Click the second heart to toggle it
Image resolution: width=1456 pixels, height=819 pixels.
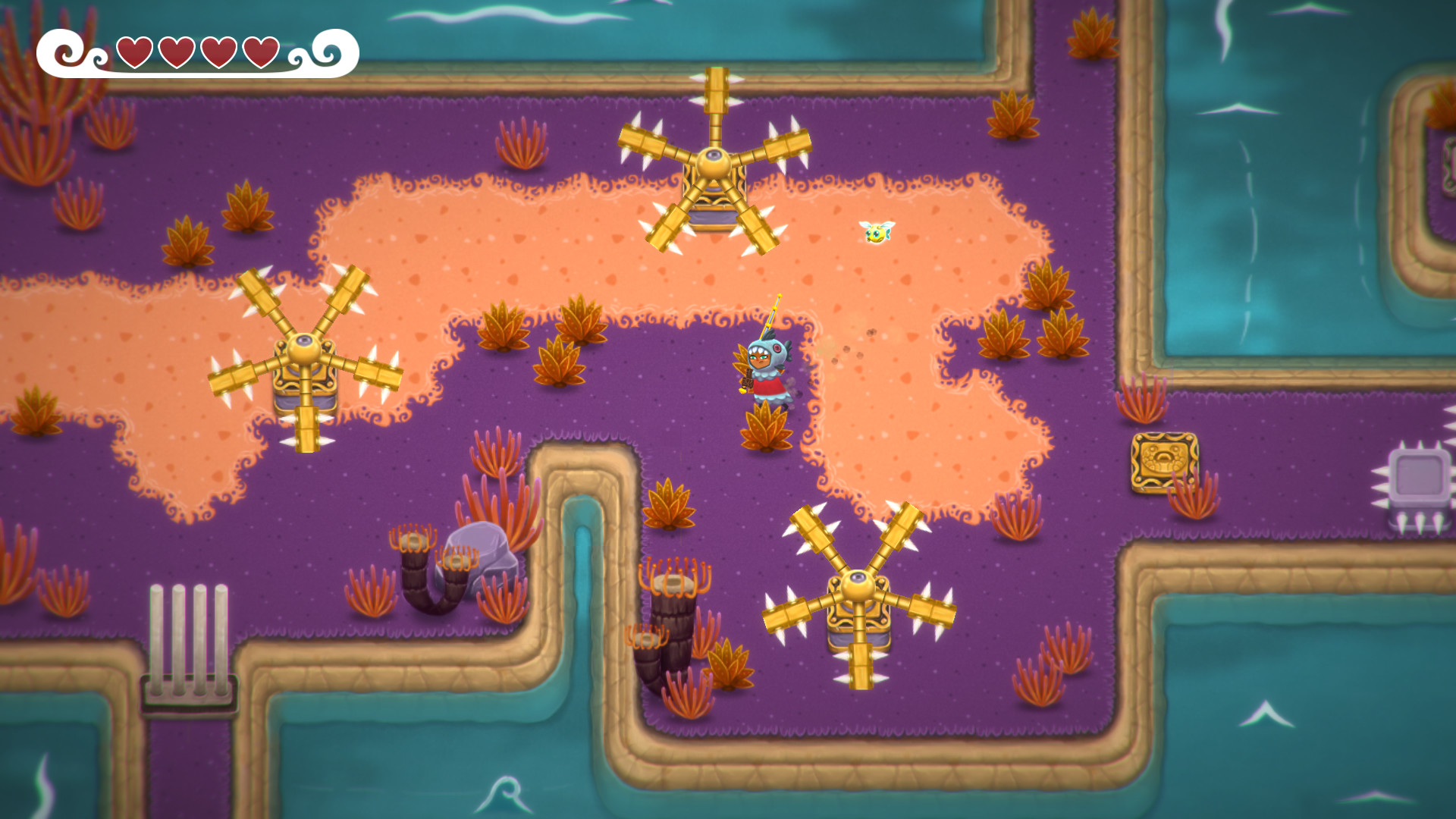click(177, 52)
